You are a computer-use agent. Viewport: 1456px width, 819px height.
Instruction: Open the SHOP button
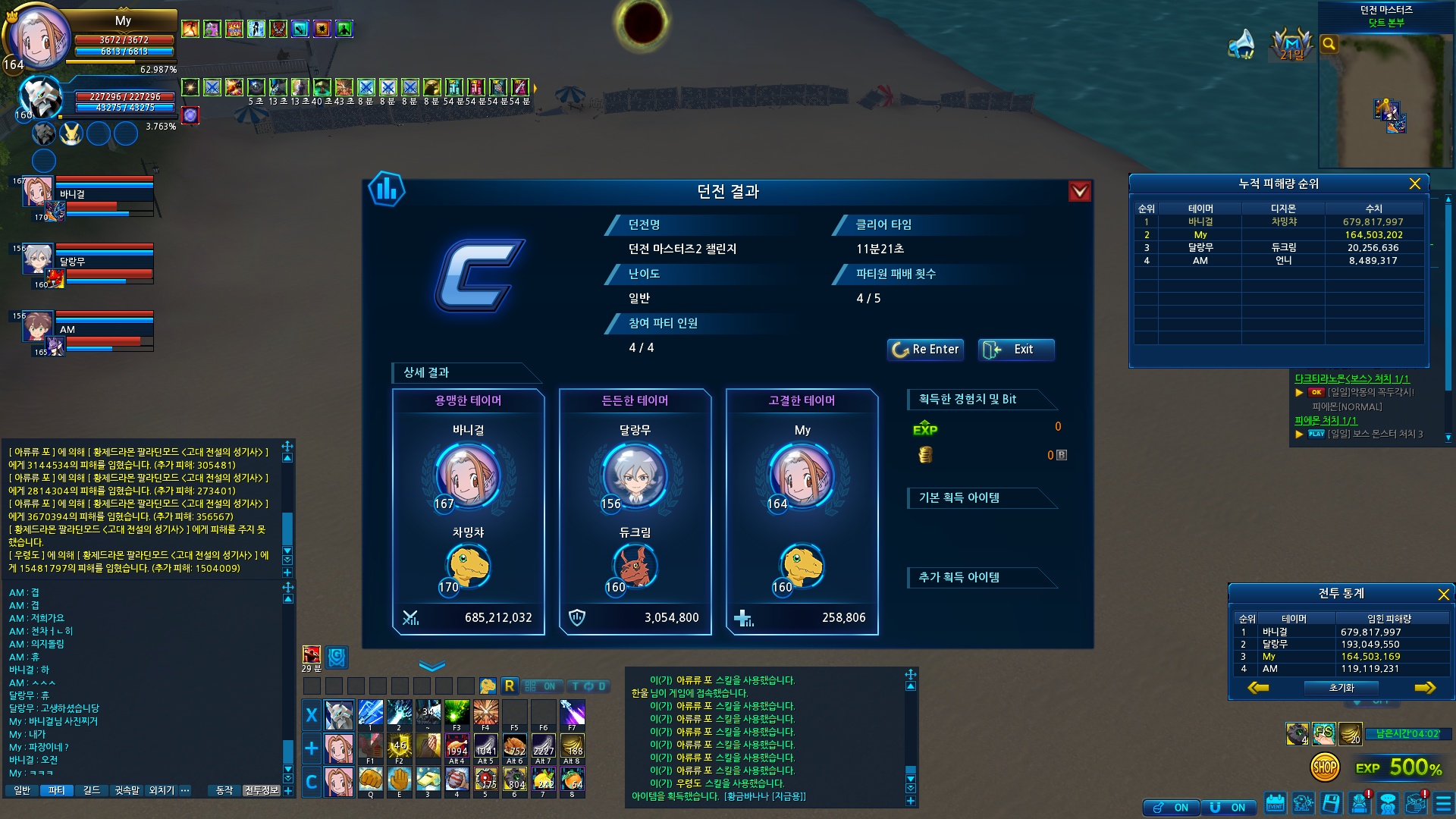click(1324, 768)
